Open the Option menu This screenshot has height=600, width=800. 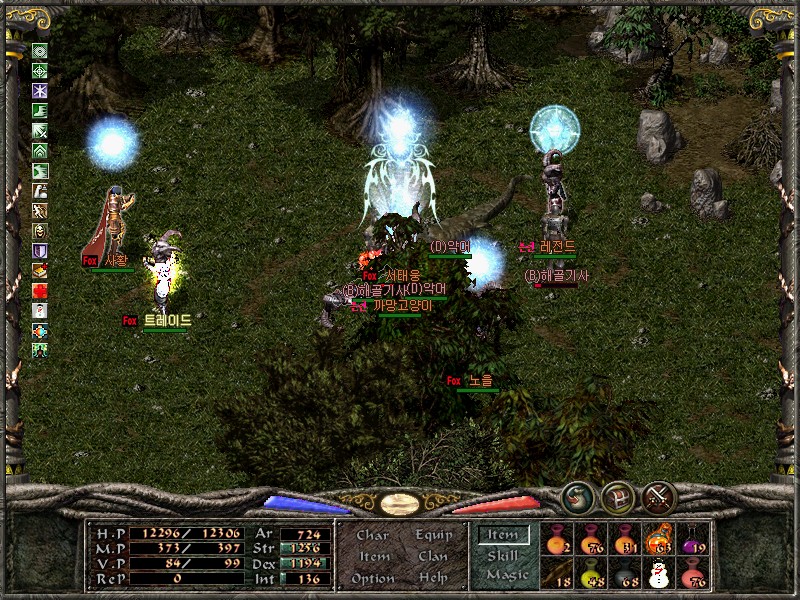372,578
